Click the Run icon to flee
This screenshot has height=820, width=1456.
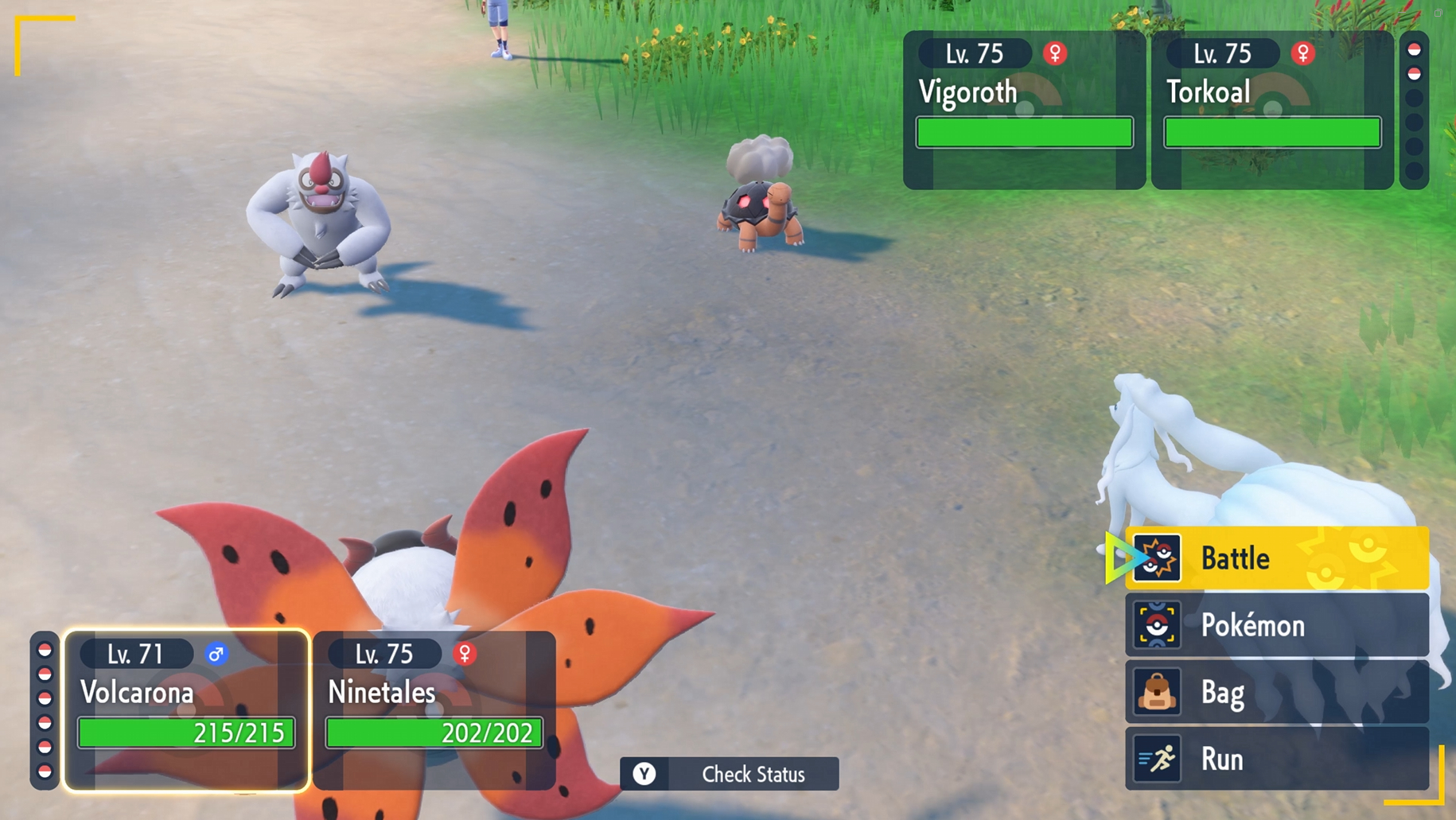(1158, 759)
